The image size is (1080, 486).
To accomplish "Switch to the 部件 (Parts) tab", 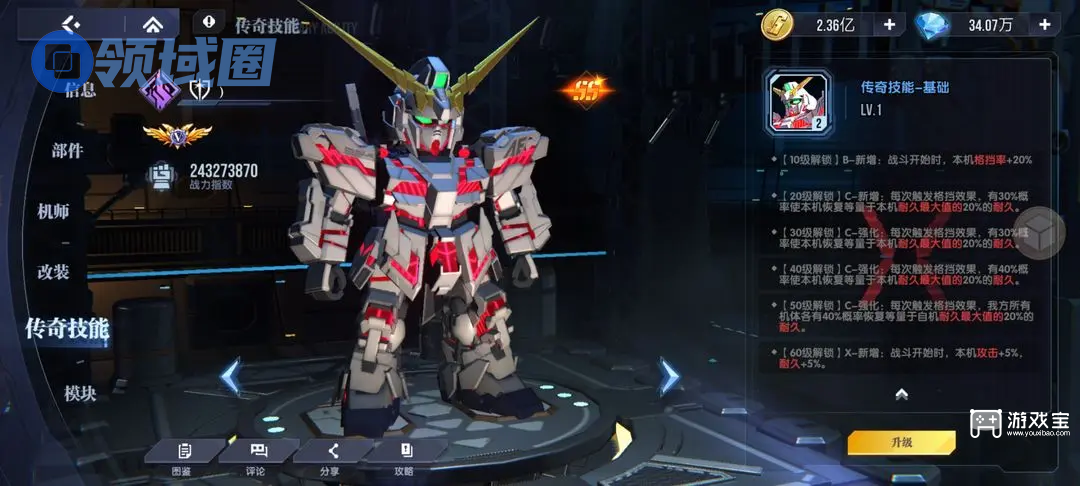I will [67, 151].
